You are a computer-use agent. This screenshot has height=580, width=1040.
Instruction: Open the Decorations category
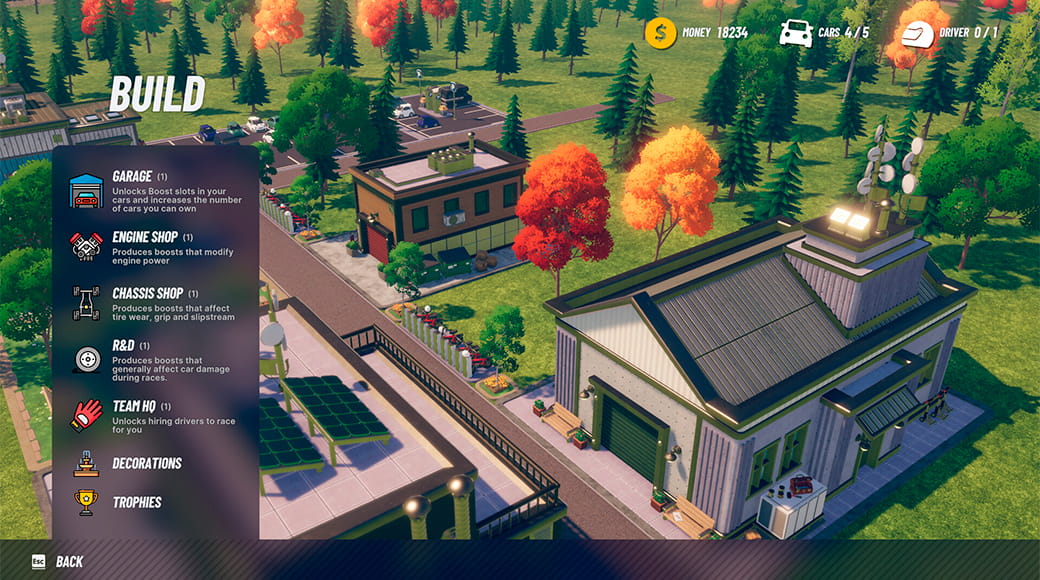(x=146, y=463)
